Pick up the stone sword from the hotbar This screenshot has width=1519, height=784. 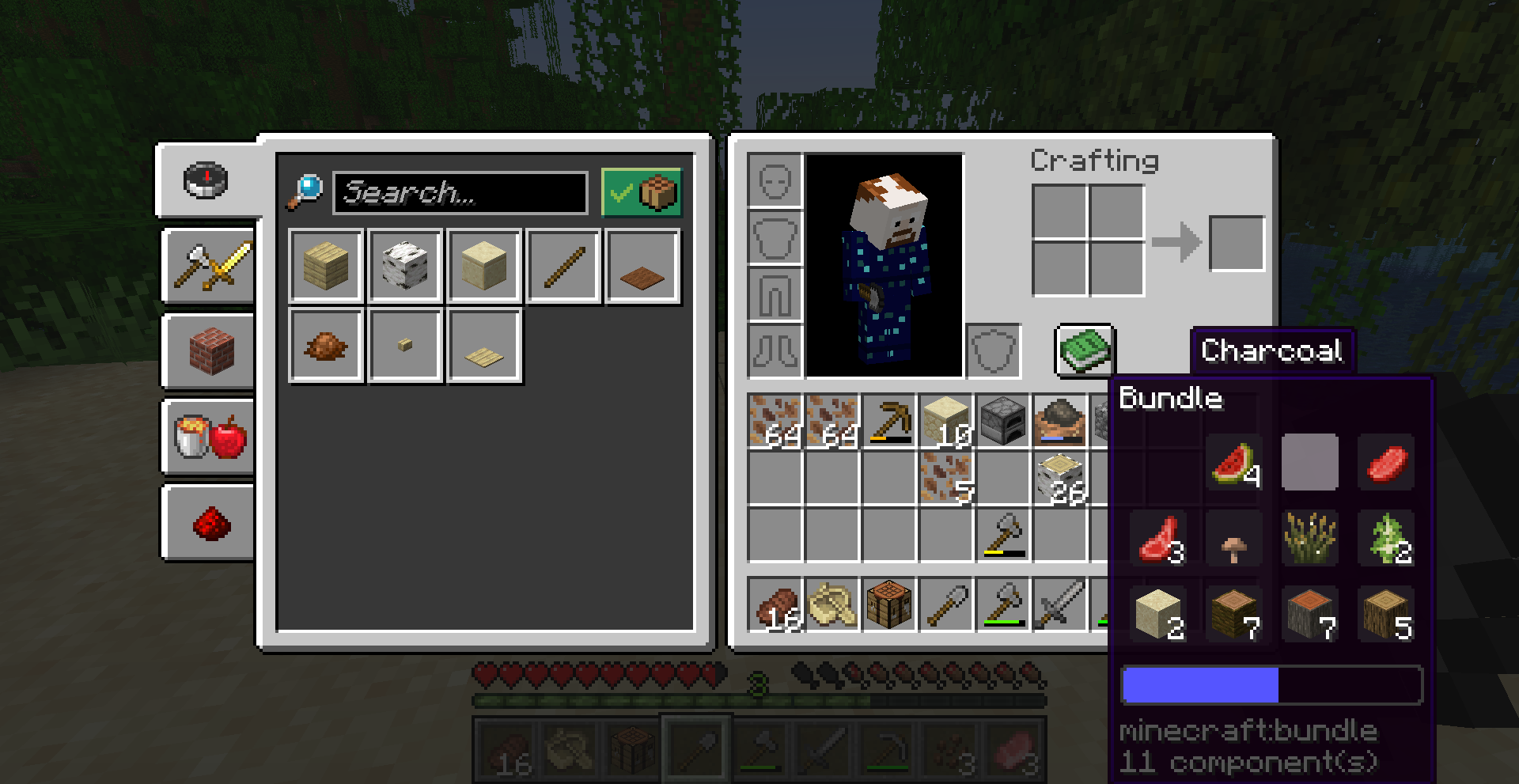click(x=1060, y=604)
